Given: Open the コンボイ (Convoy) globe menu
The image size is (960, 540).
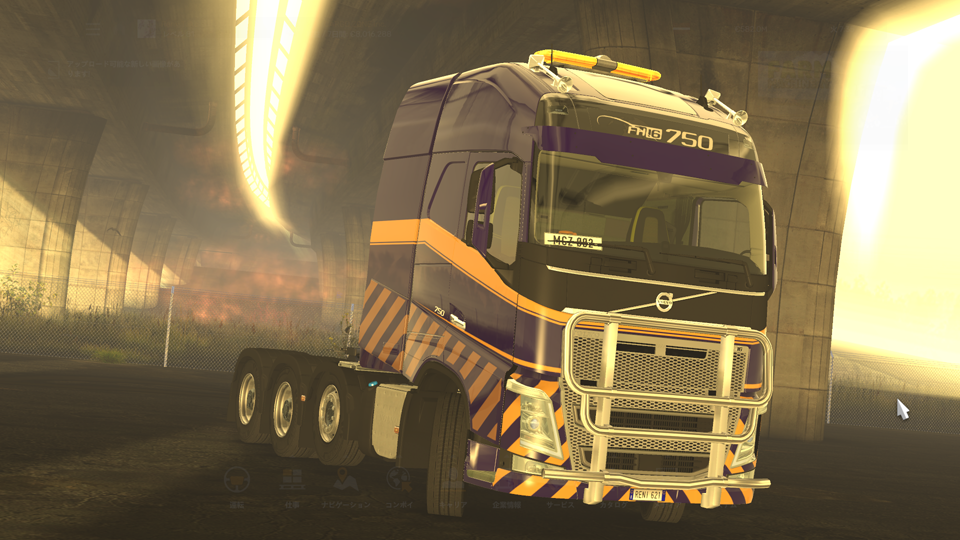Looking at the screenshot, I should [400, 482].
